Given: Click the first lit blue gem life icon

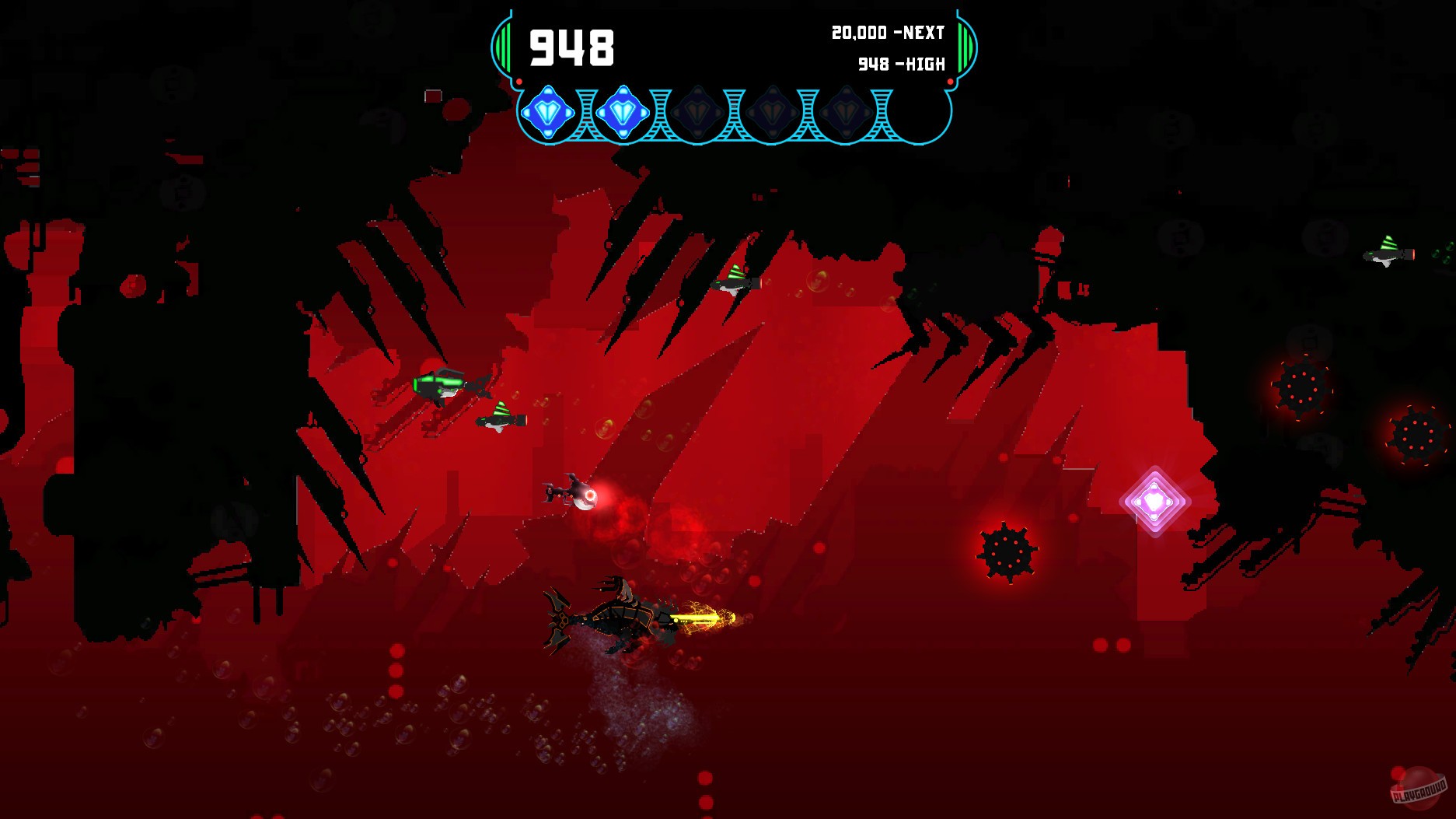Looking at the screenshot, I should tap(548, 113).
